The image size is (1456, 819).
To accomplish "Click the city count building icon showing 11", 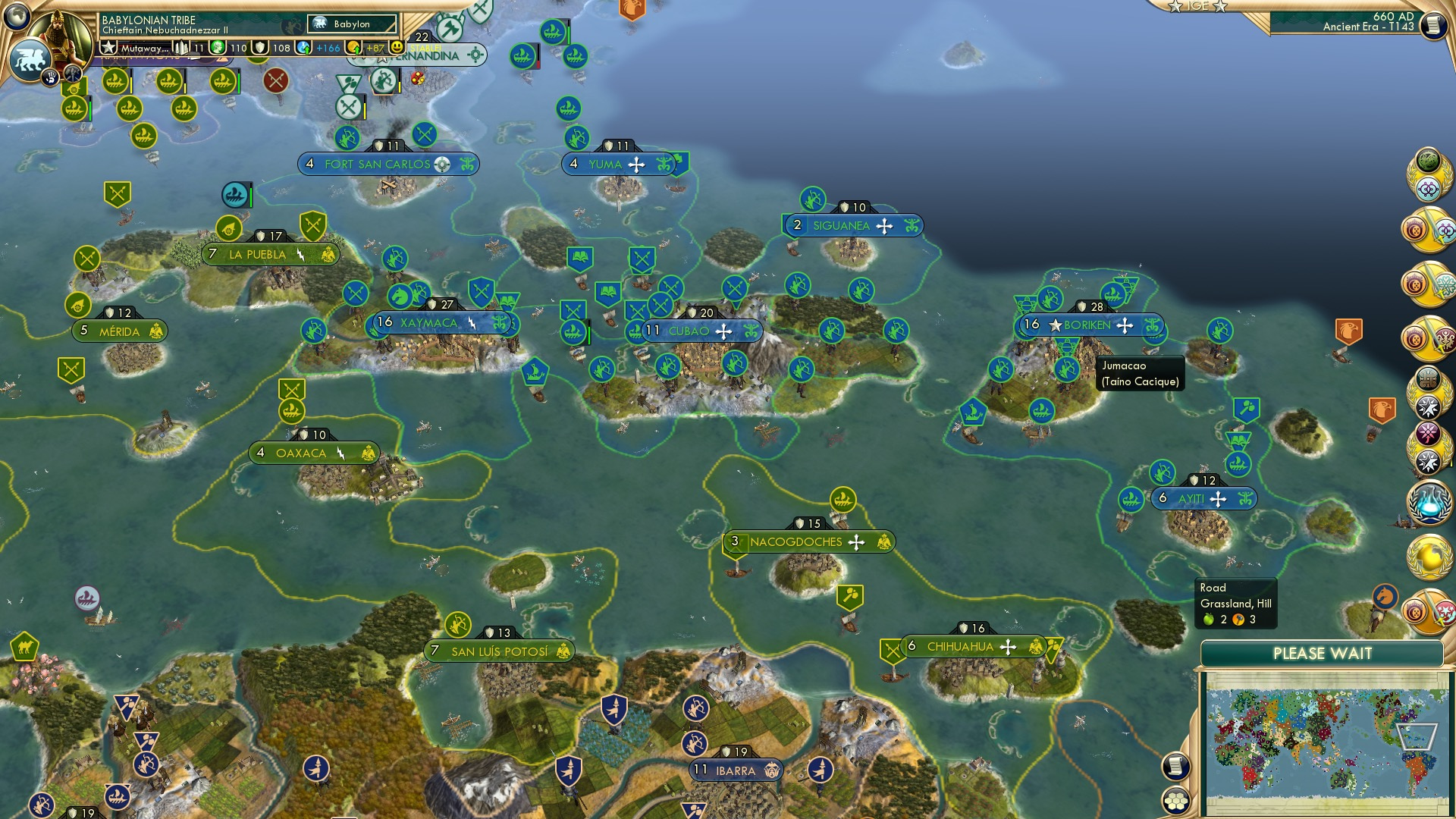I will click(182, 46).
